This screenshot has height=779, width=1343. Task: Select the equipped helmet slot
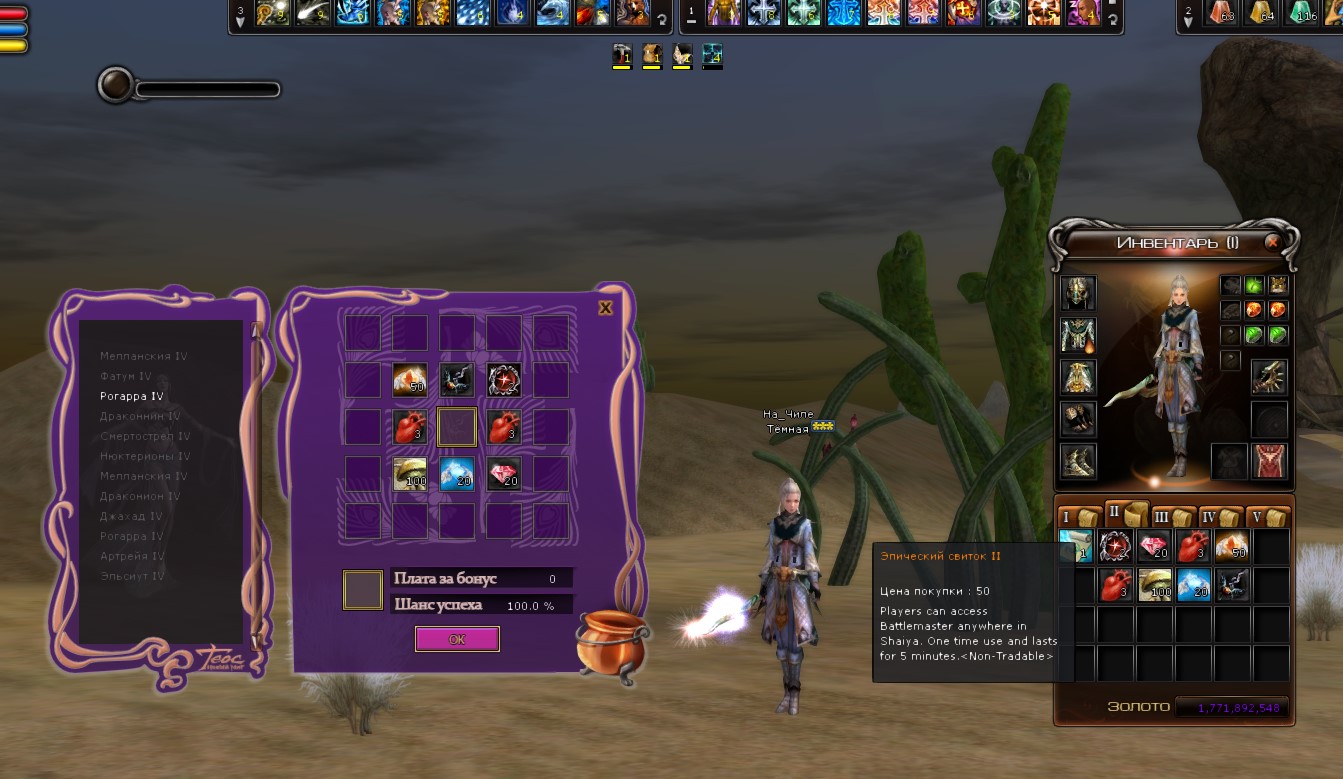tap(1078, 293)
